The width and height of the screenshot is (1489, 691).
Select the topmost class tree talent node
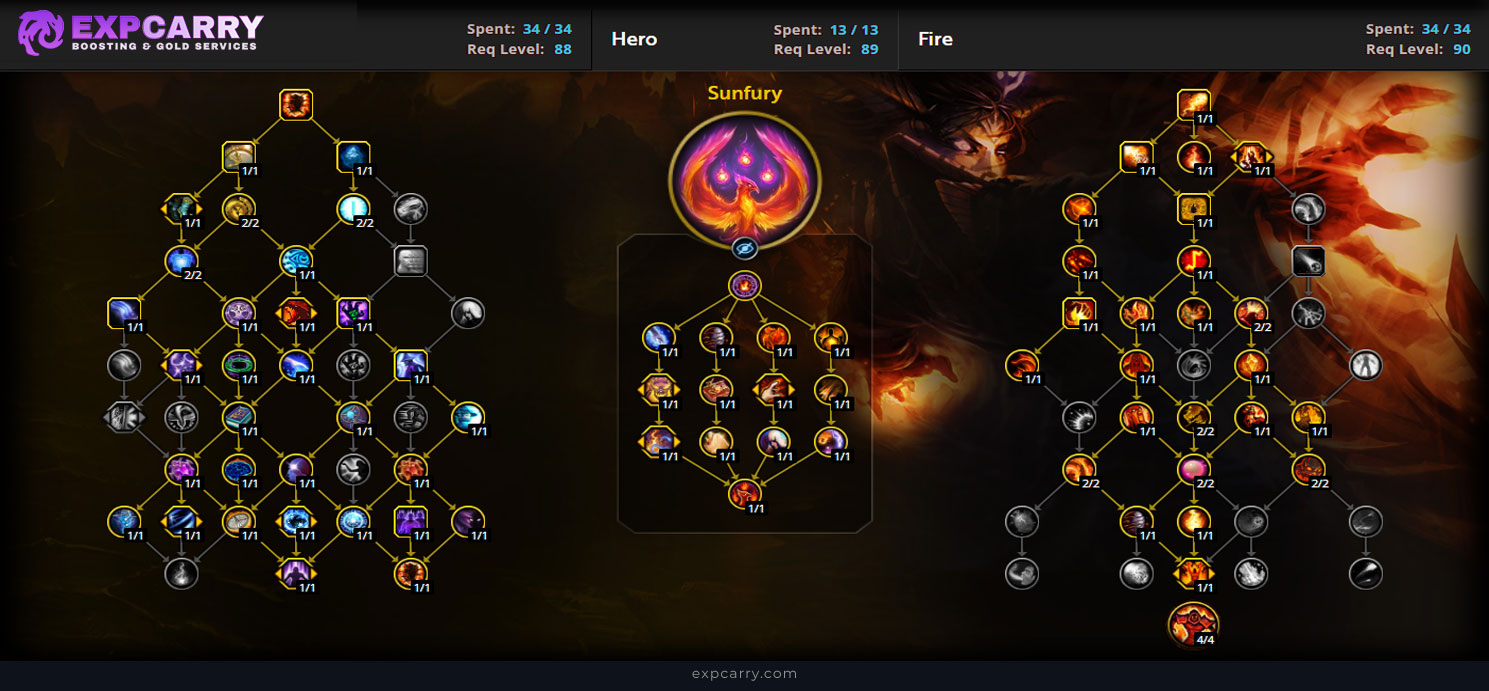pyautogui.click(x=296, y=104)
